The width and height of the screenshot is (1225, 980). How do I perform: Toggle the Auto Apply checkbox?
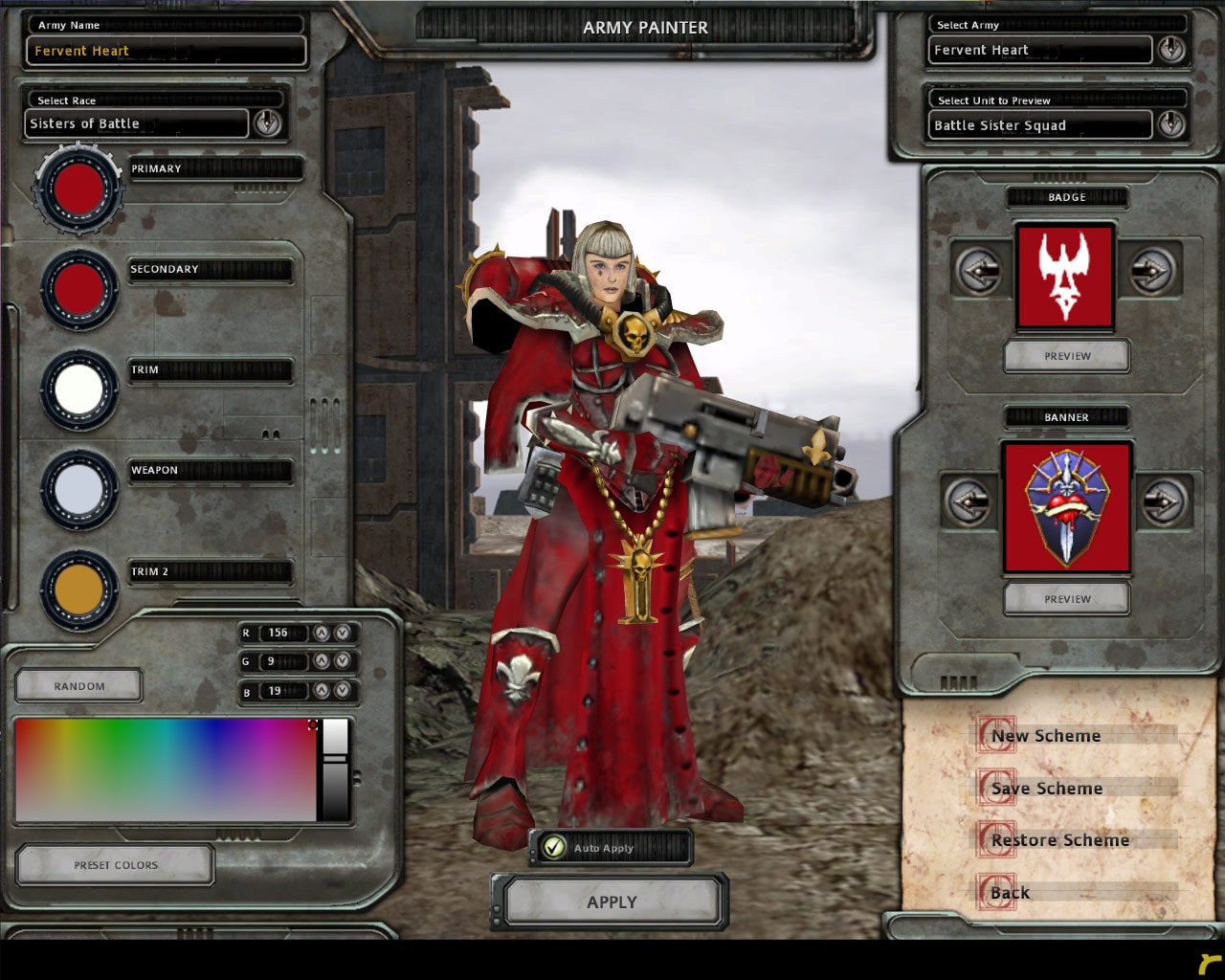554,847
